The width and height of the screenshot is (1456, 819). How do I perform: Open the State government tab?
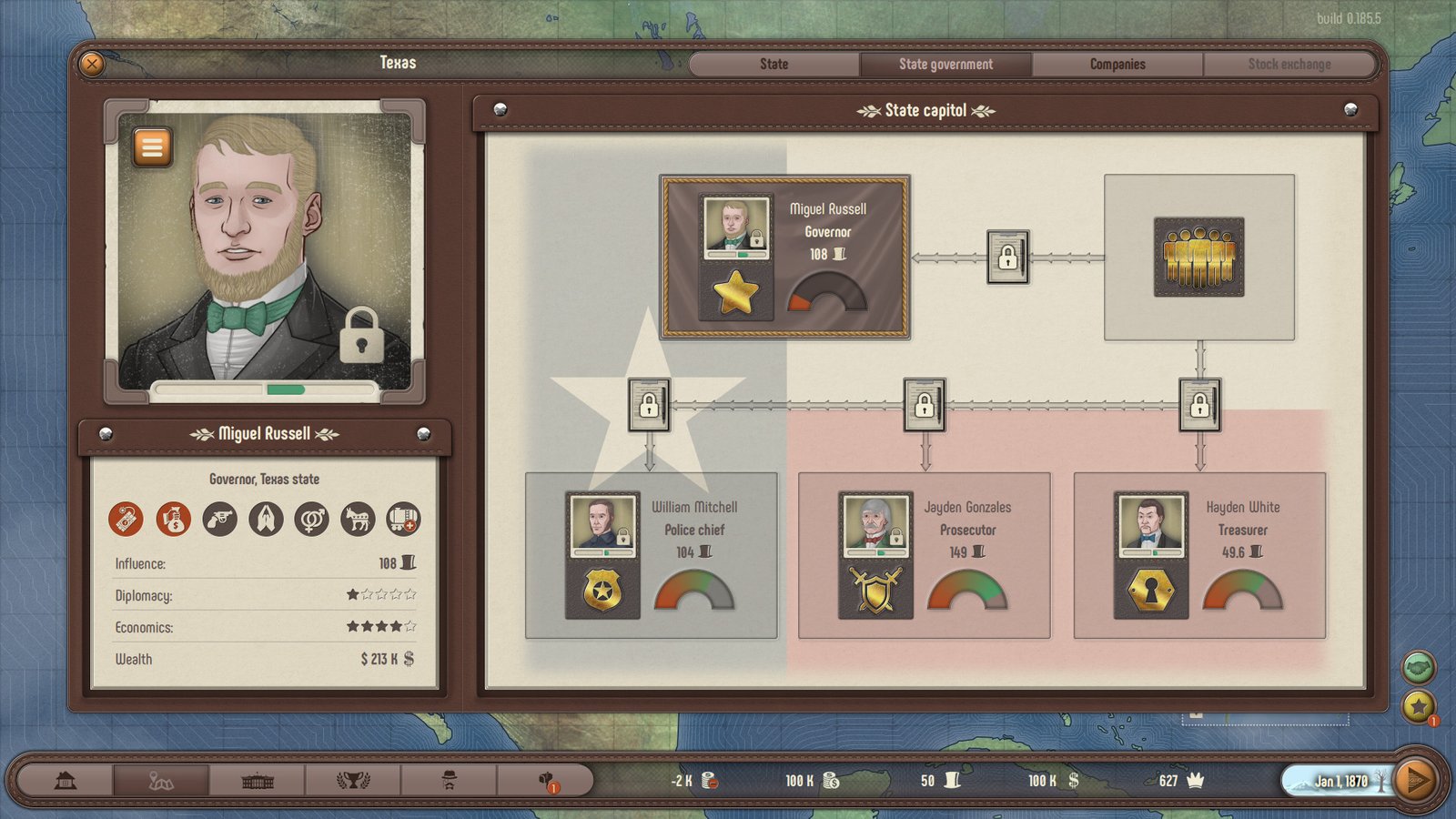[945, 64]
